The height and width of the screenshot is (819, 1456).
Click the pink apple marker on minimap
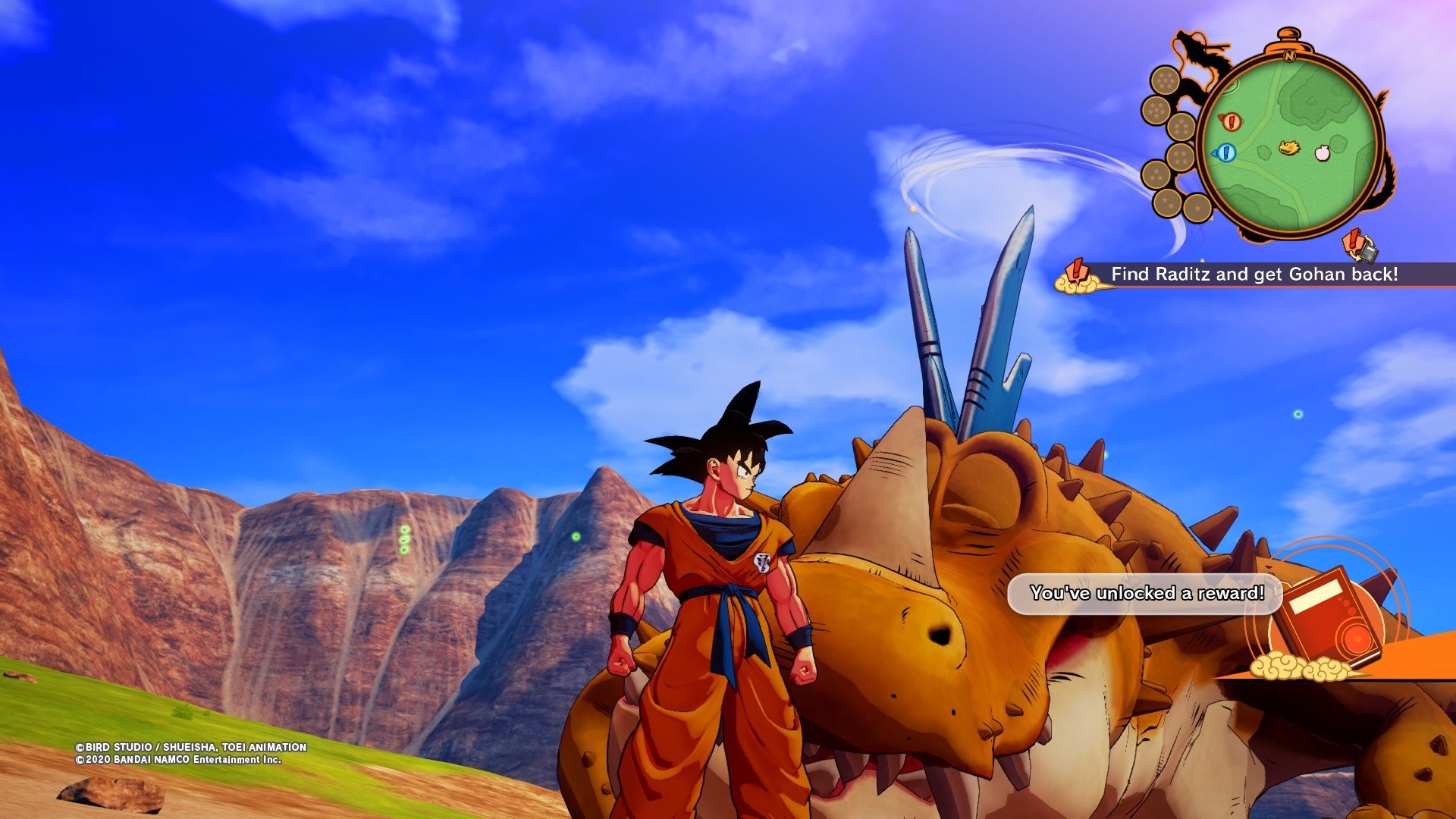pyautogui.click(x=1322, y=152)
